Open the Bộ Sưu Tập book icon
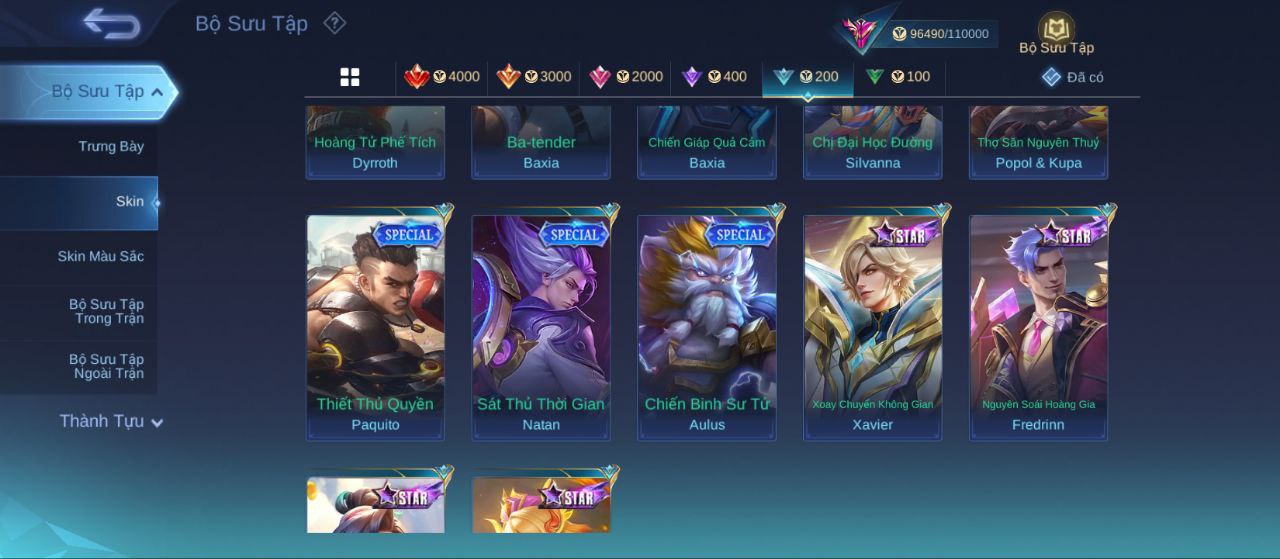 click(x=1056, y=30)
